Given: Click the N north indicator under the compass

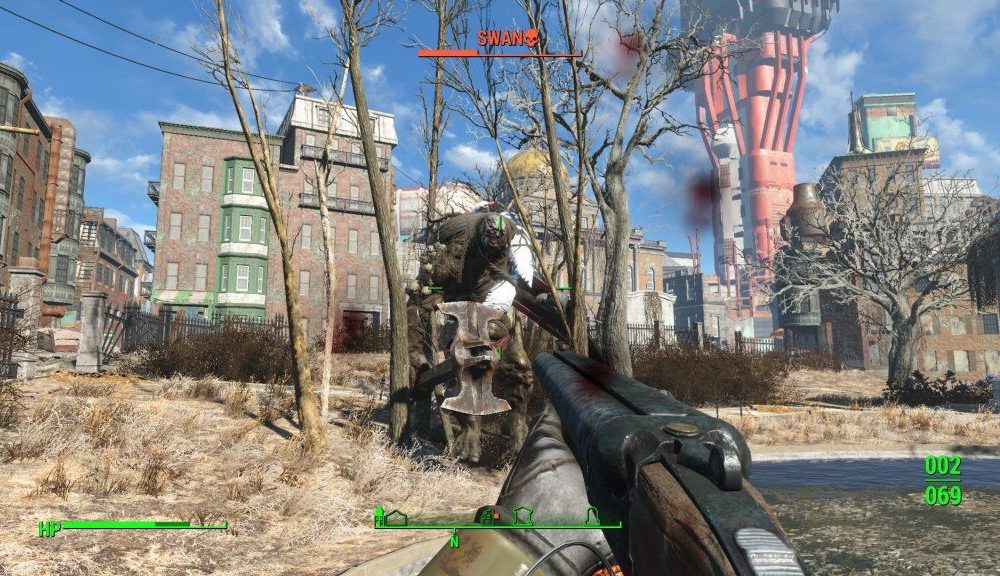Looking at the screenshot, I should [x=454, y=542].
